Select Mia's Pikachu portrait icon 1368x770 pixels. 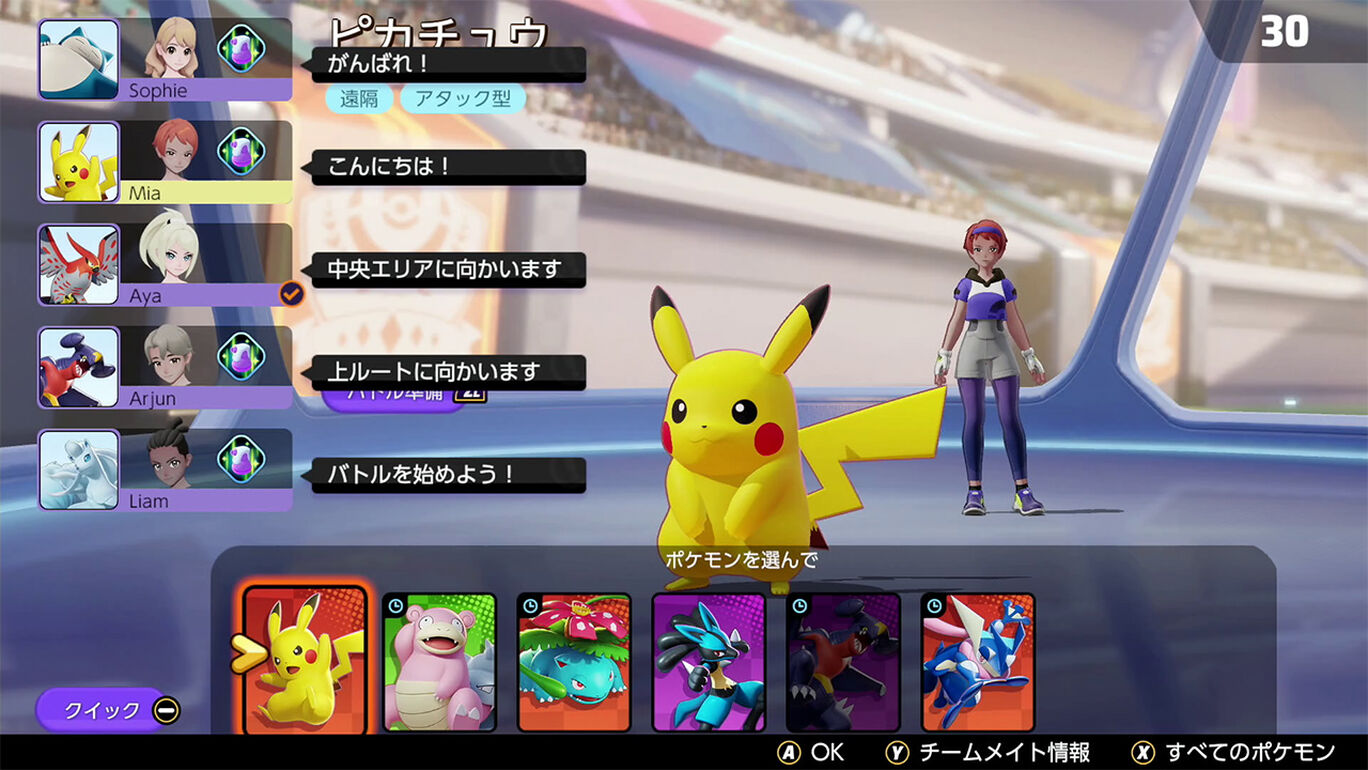78,162
